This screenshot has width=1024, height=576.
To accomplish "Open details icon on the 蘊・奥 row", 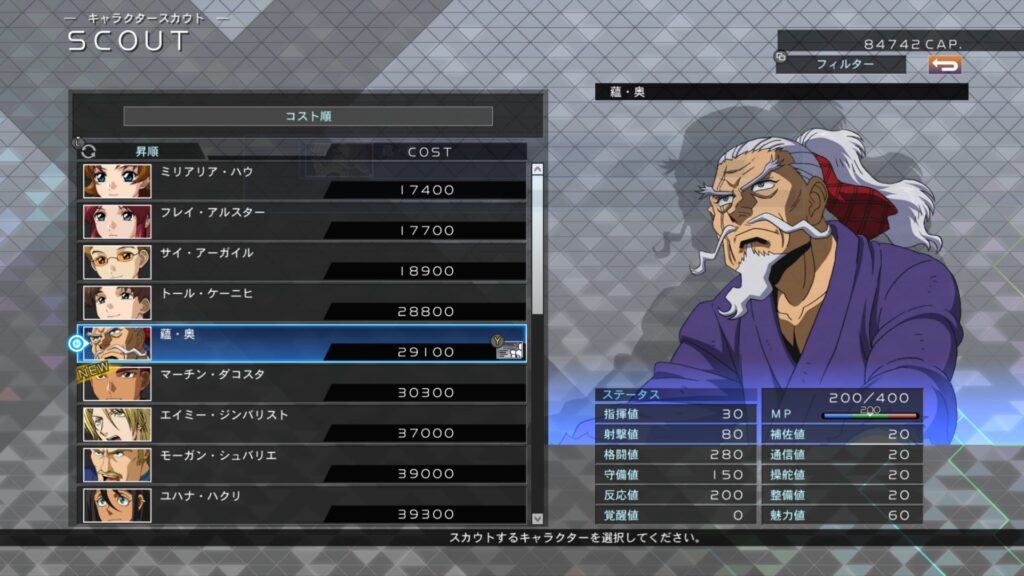I will tap(510, 349).
